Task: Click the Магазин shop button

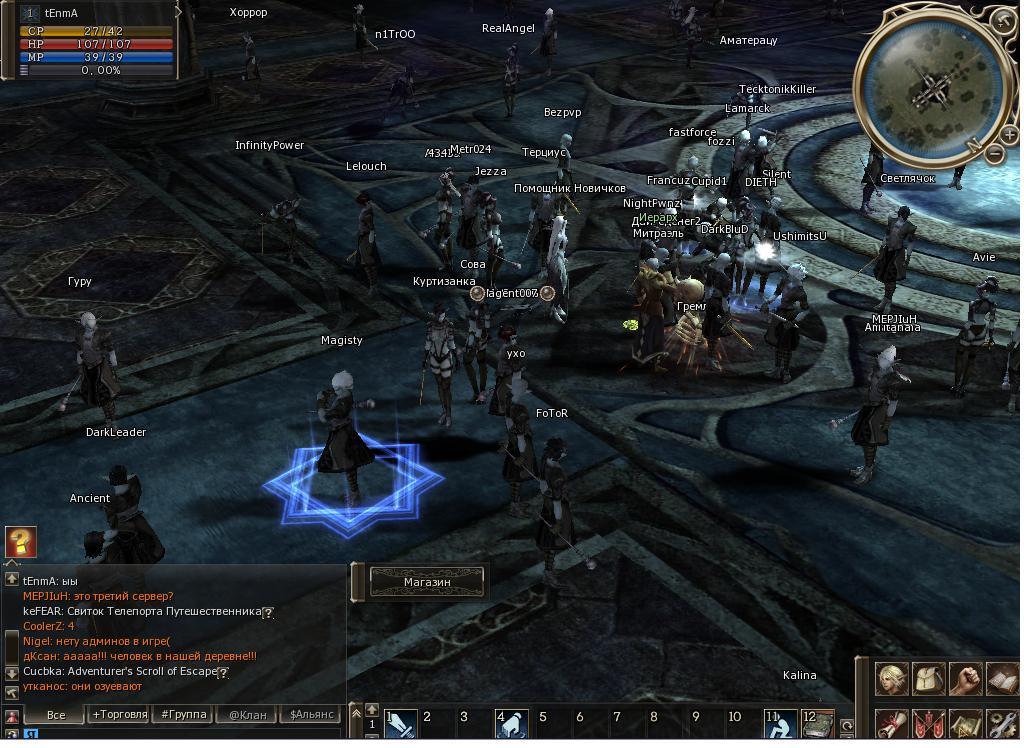Action: click(x=427, y=582)
